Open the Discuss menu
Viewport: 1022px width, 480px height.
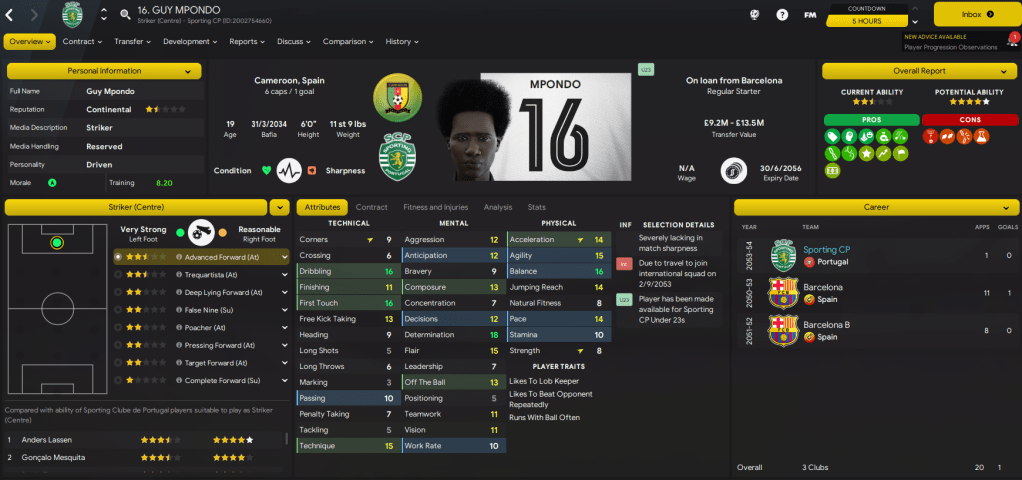pyautogui.click(x=294, y=42)
